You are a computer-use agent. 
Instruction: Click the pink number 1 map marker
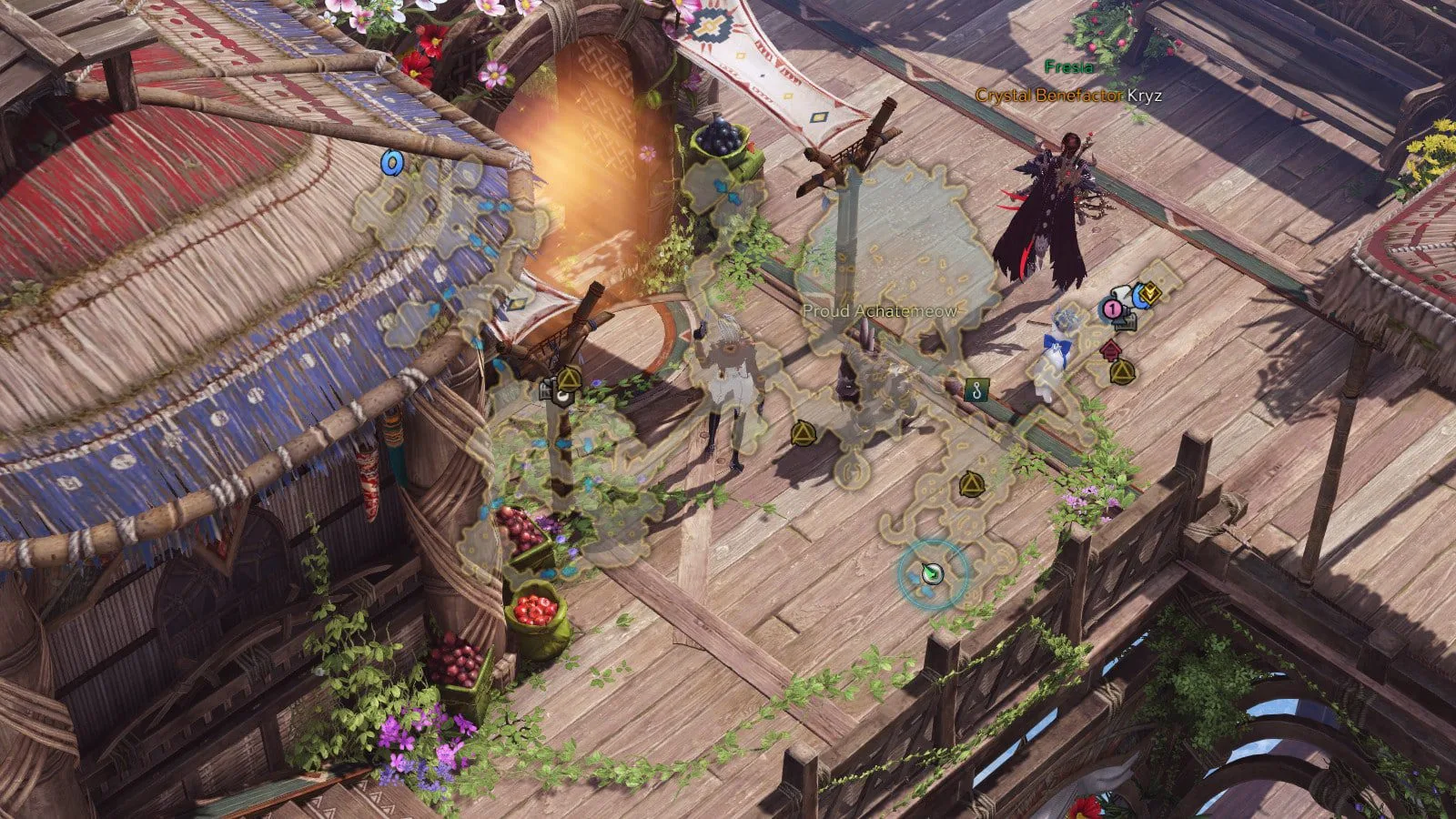1111,308
